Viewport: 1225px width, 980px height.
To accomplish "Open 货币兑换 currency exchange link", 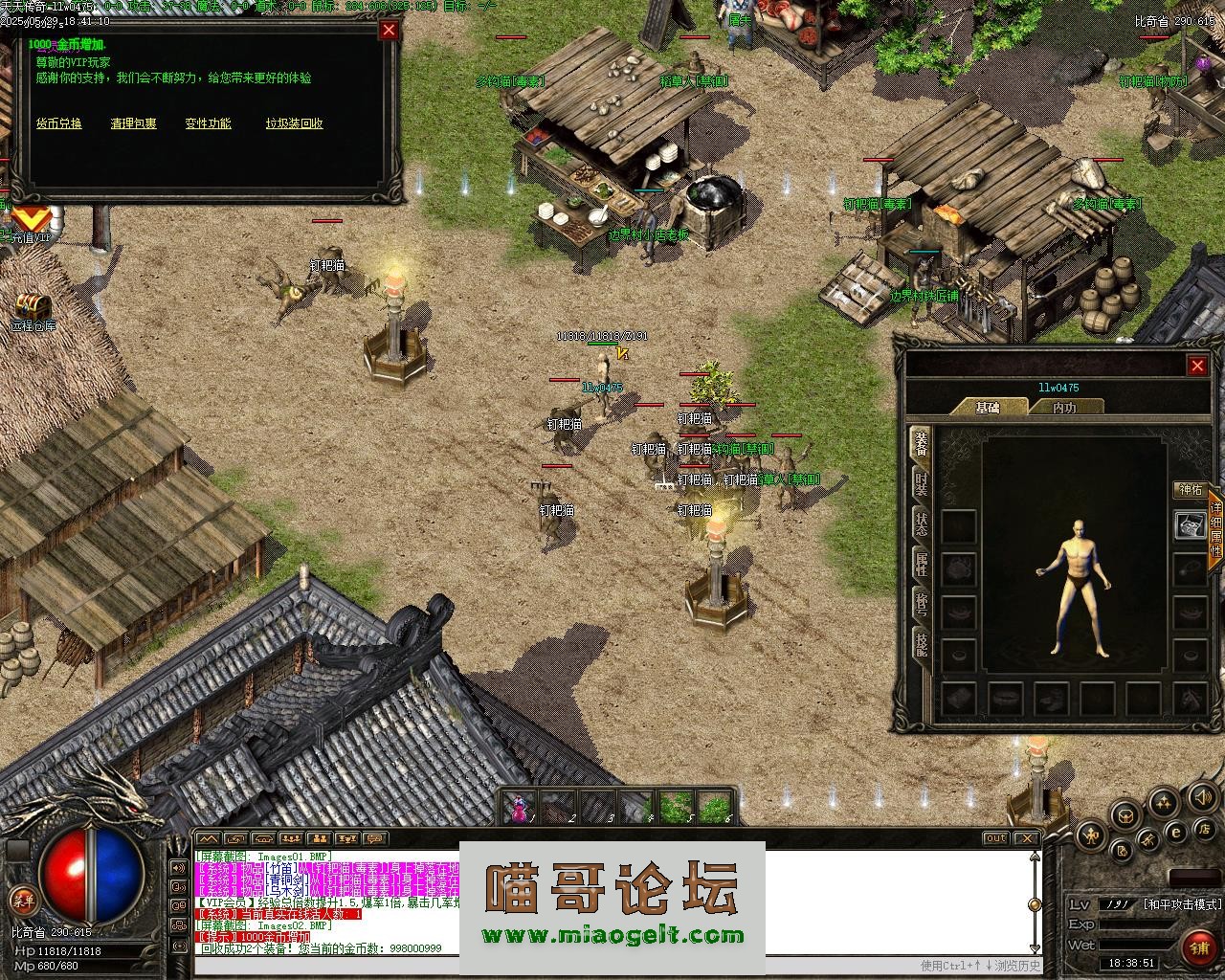I will click(x=59, y=123).
